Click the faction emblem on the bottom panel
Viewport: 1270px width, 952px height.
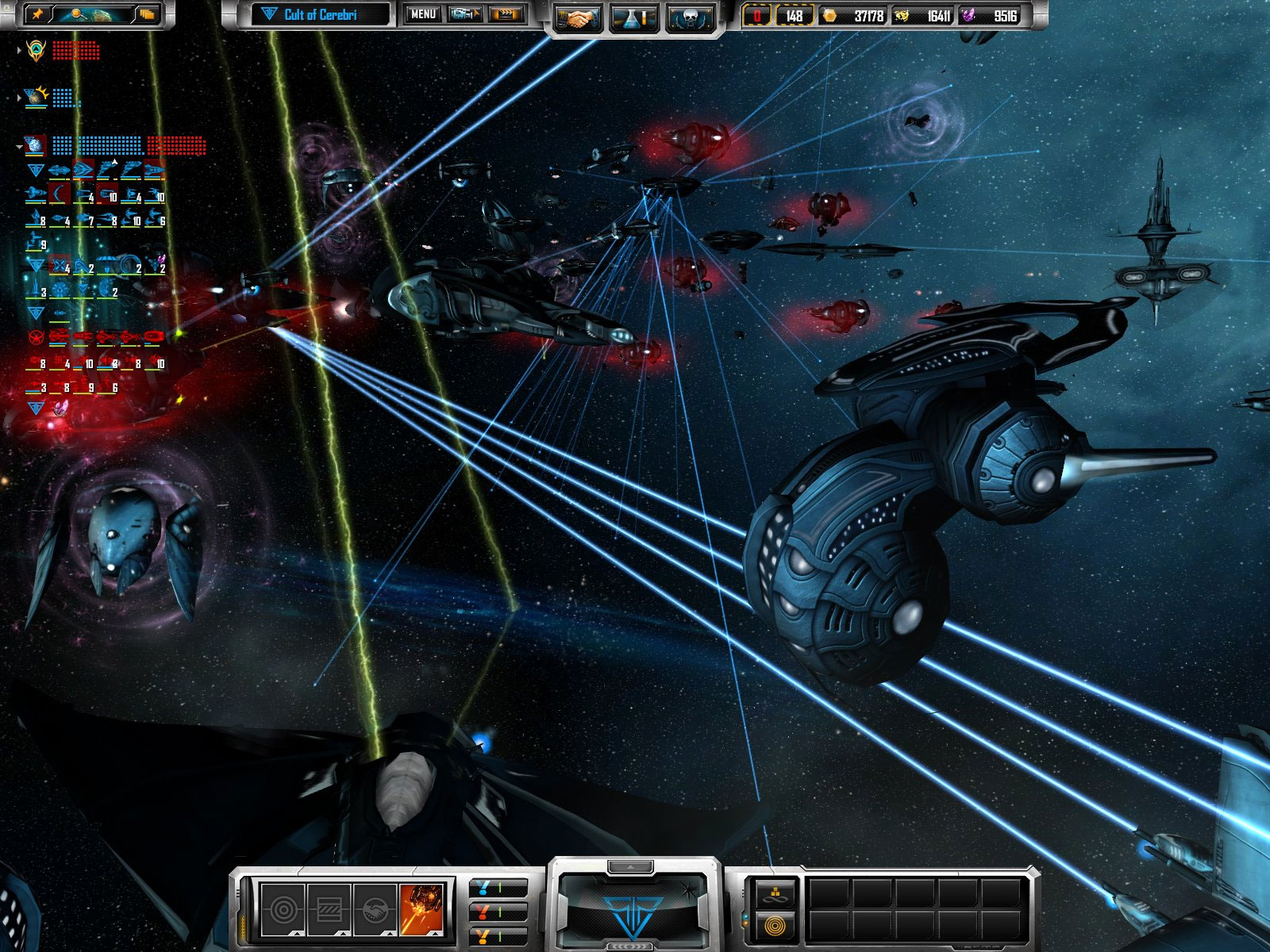point(632,913)
